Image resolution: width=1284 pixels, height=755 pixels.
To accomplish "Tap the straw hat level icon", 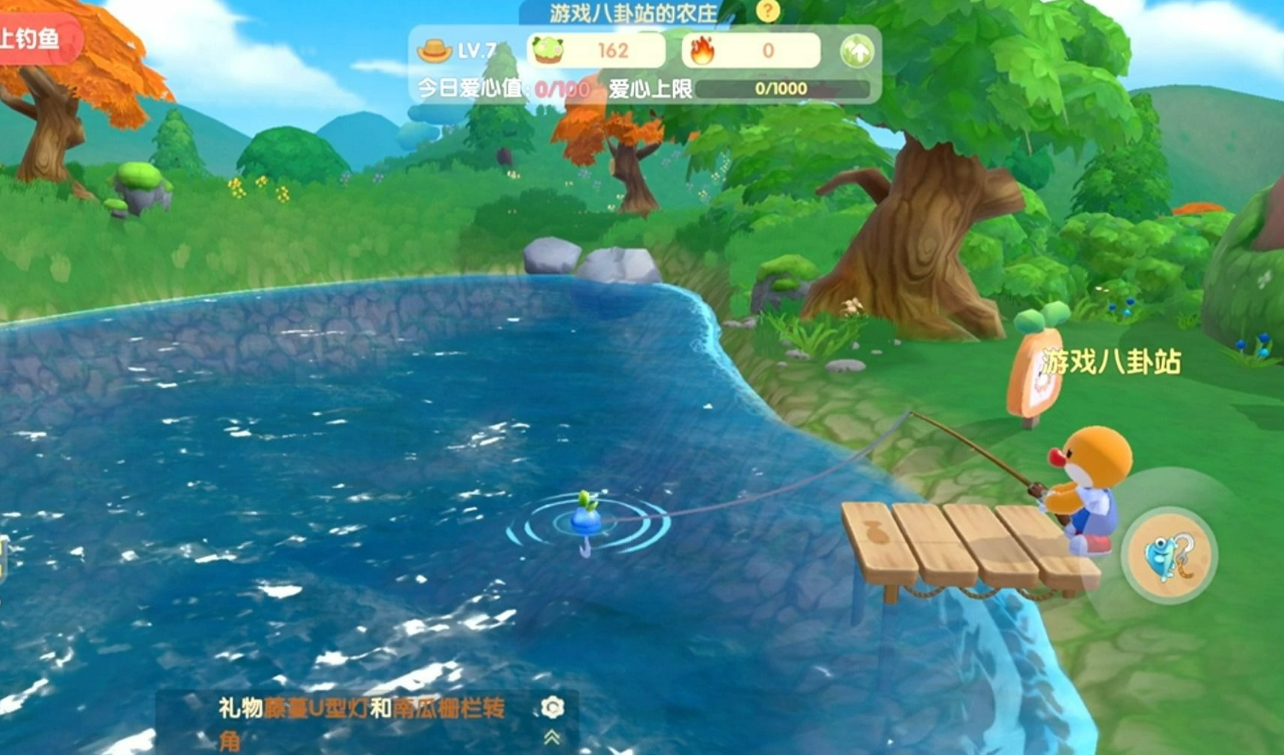I will [x=435, y=50].
